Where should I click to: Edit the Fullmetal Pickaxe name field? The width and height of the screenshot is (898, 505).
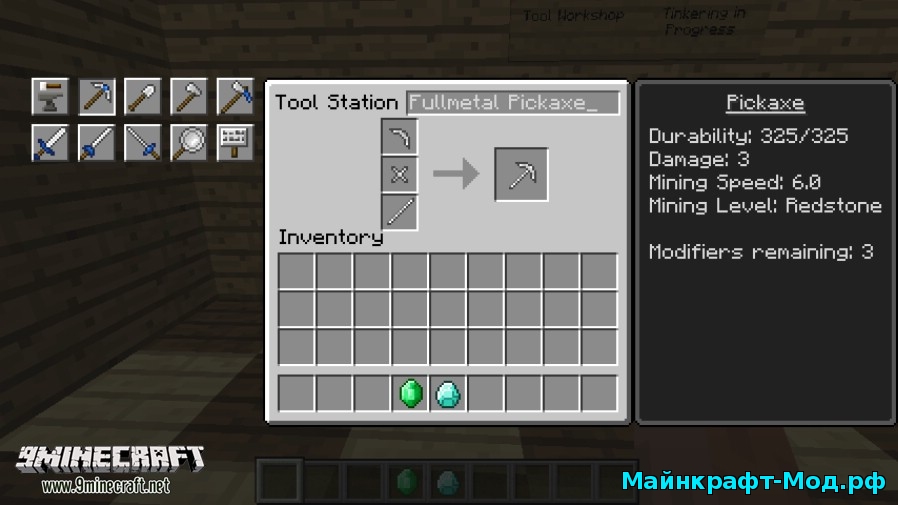pyautogui.click(x=513, y=103)
